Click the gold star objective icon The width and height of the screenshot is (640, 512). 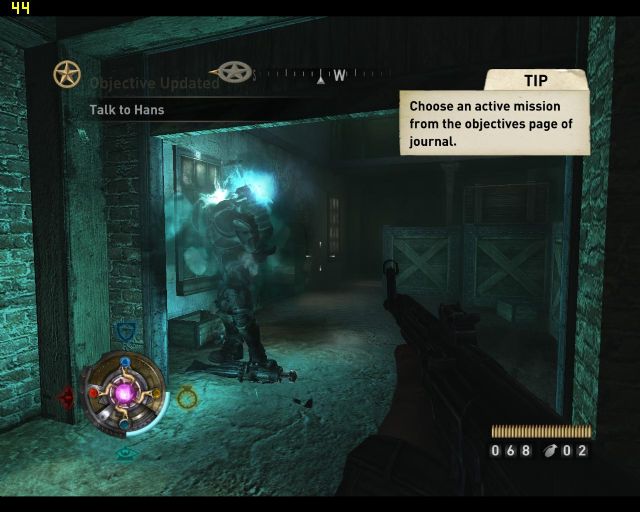click(67, 74)
